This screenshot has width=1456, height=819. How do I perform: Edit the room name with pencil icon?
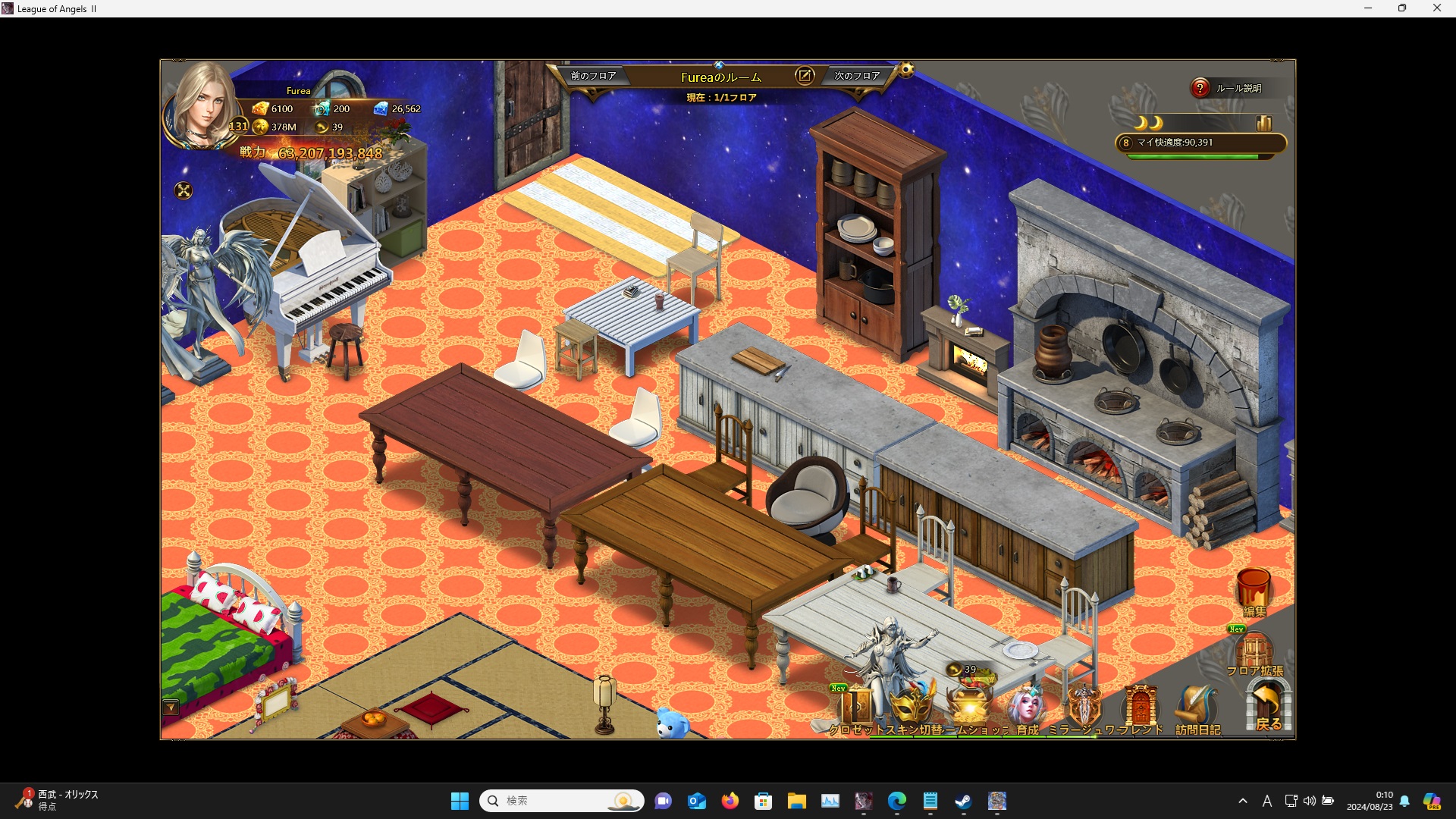pos(804,76)
